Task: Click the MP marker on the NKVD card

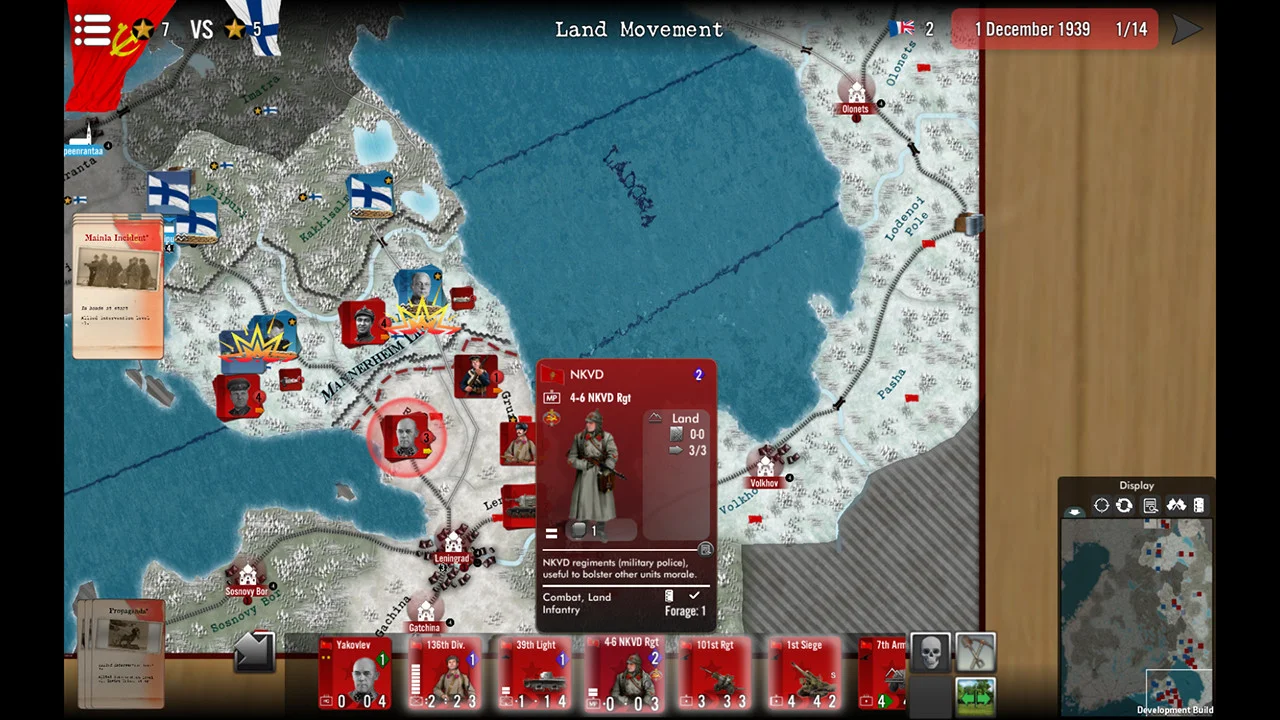Action: (x=551, y=397)
